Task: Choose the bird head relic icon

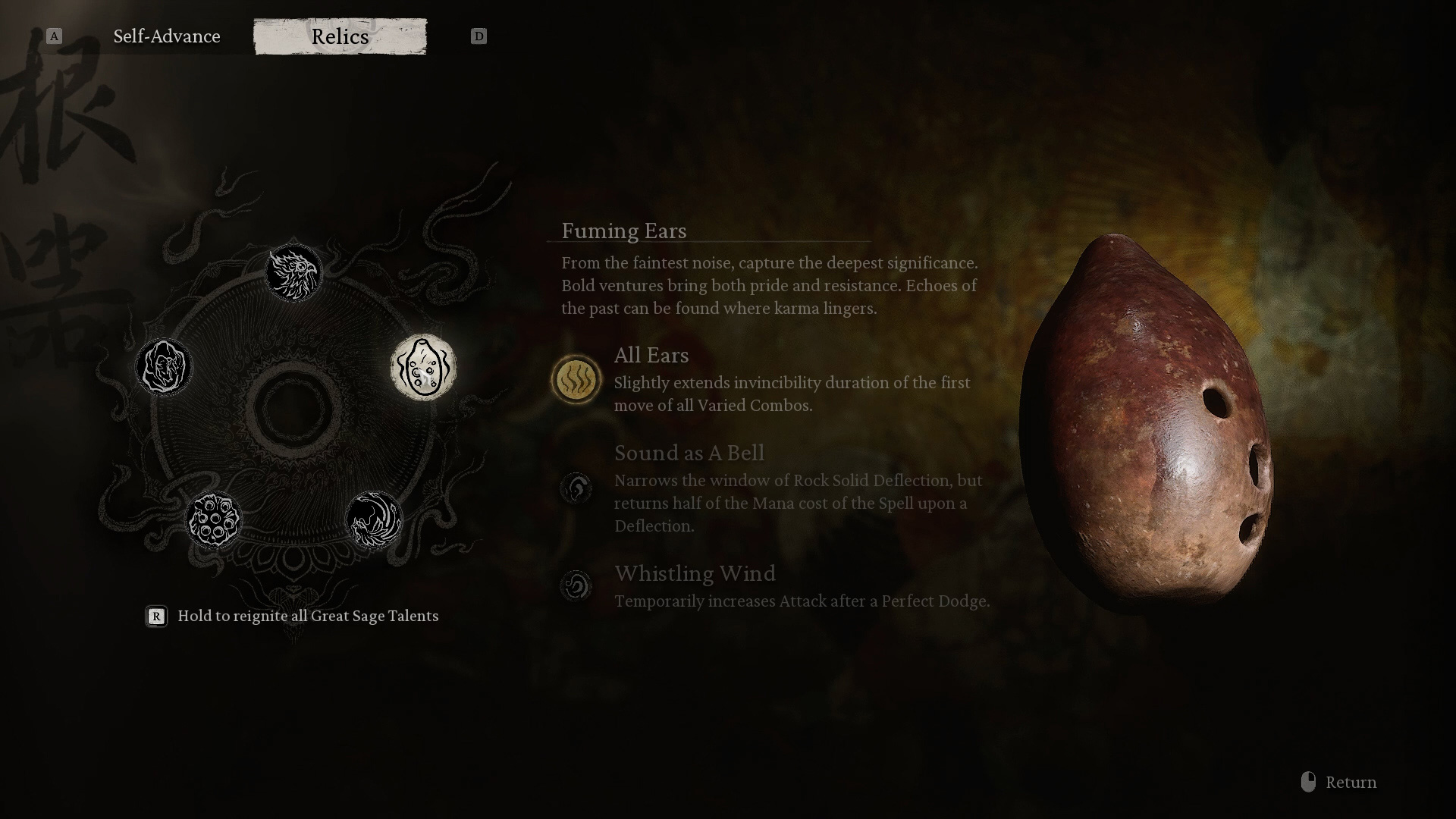Action: click(293, 272)
